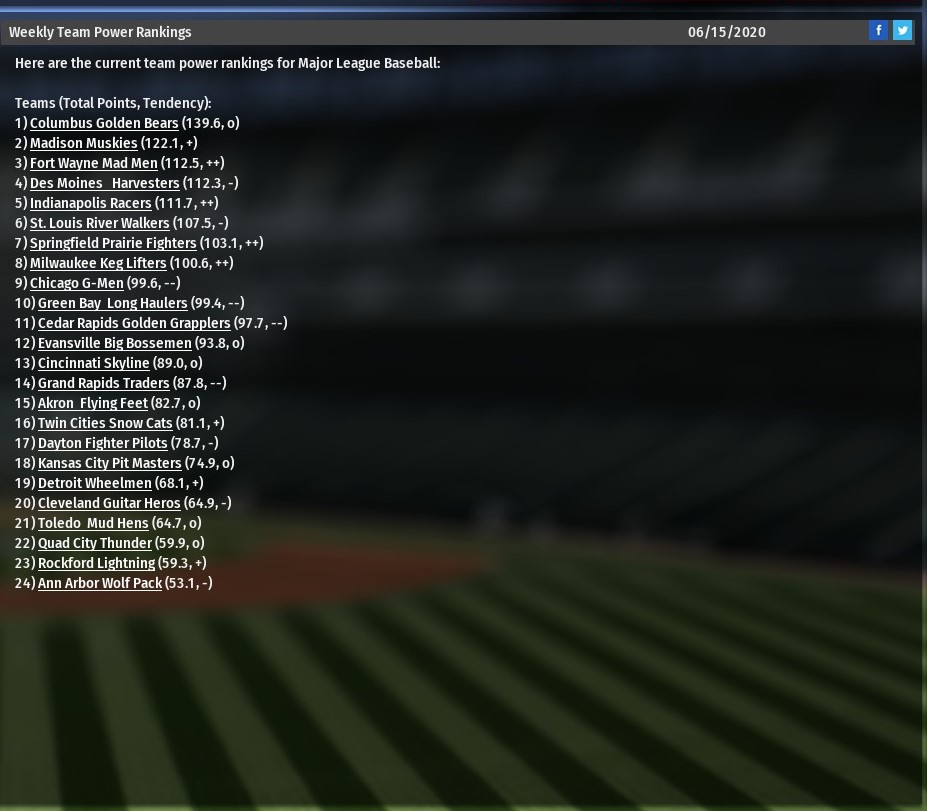
Task: Open the Columbus Golden Bears team page
Action: (x=104, y=123)
